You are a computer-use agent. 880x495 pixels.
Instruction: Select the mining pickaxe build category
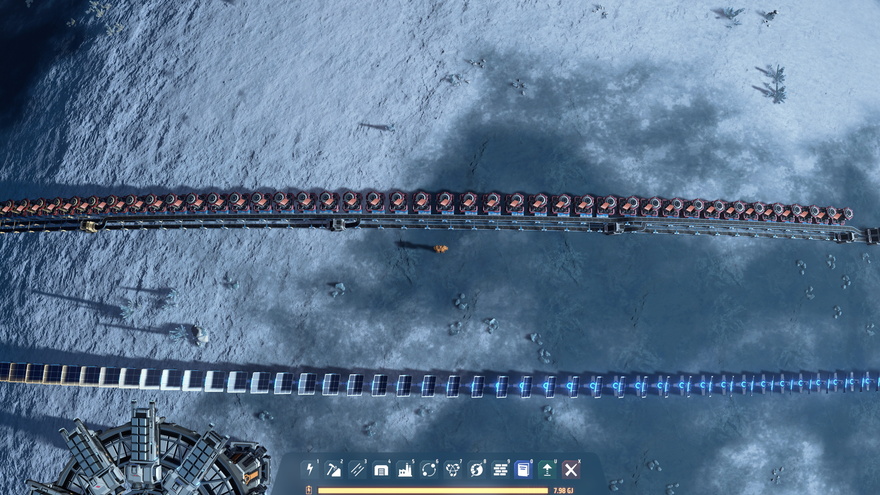coord(334,469)
